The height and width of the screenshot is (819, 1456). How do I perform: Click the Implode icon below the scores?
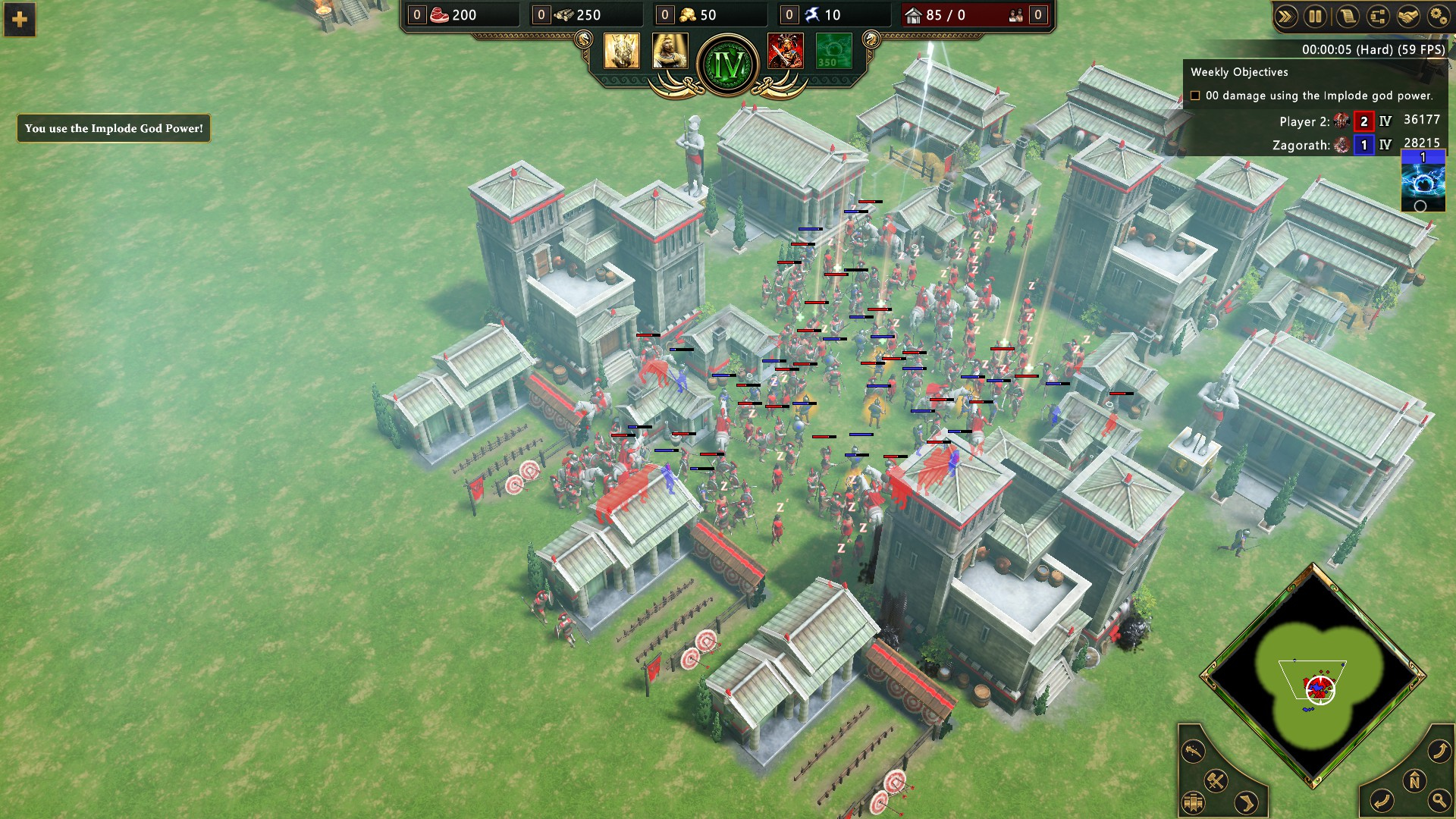tap(1423, 181)
